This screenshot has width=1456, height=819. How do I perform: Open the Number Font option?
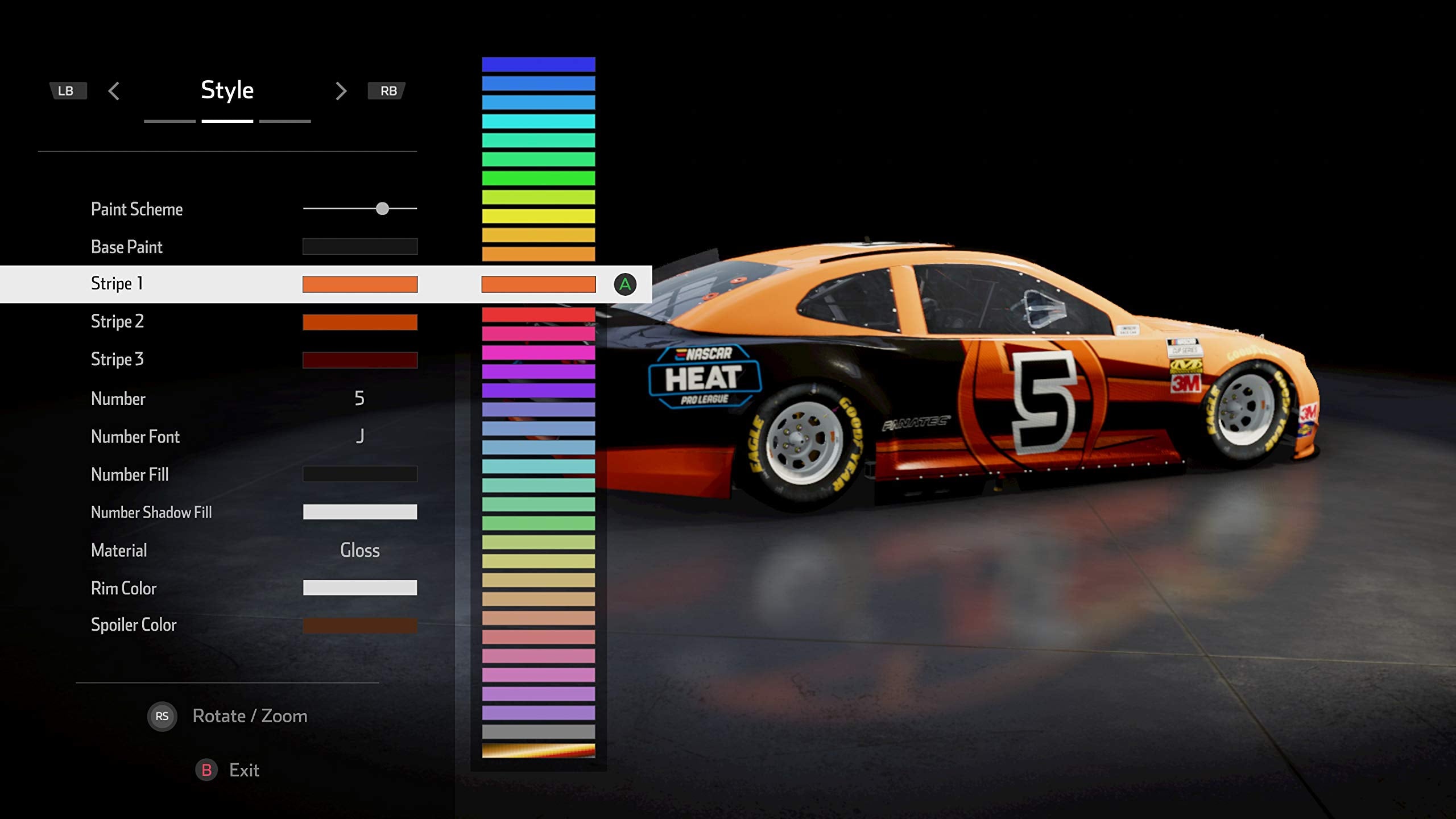click(x=359, y=437)
